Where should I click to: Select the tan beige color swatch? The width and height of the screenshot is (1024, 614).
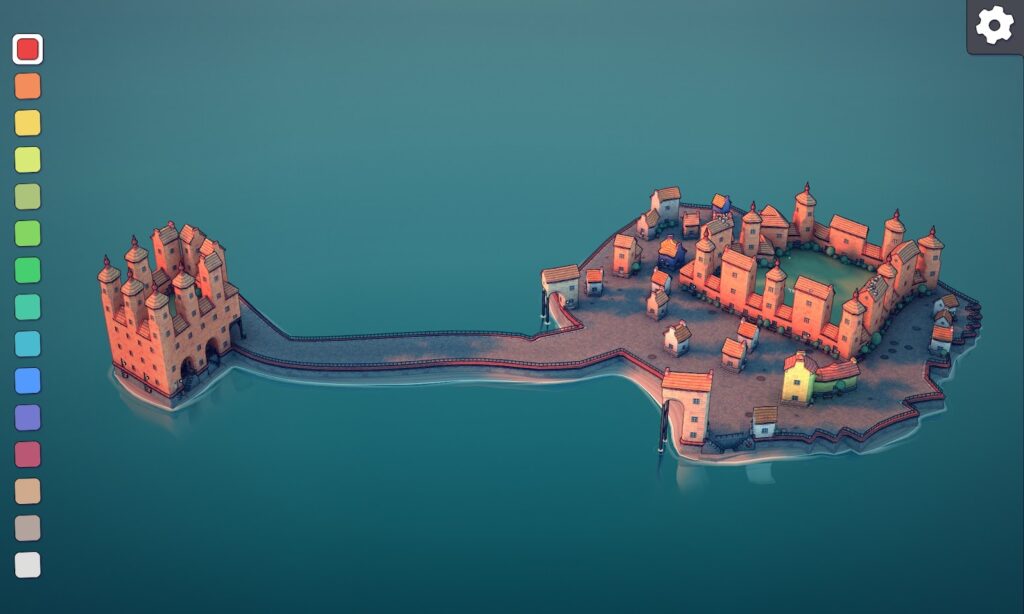pyautogui.click(x=28, y=491)
